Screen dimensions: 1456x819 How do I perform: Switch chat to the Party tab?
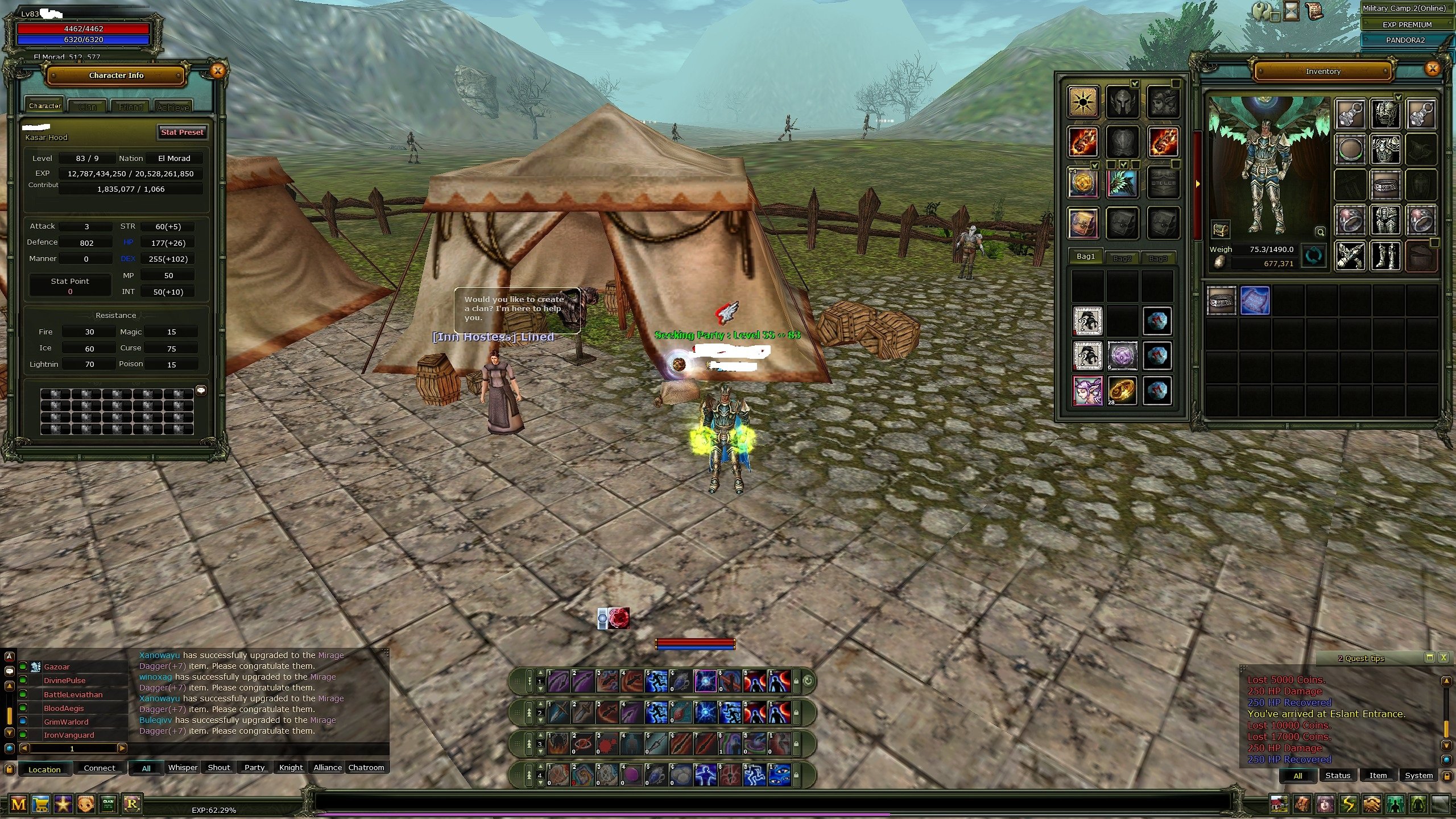point(254,767)
